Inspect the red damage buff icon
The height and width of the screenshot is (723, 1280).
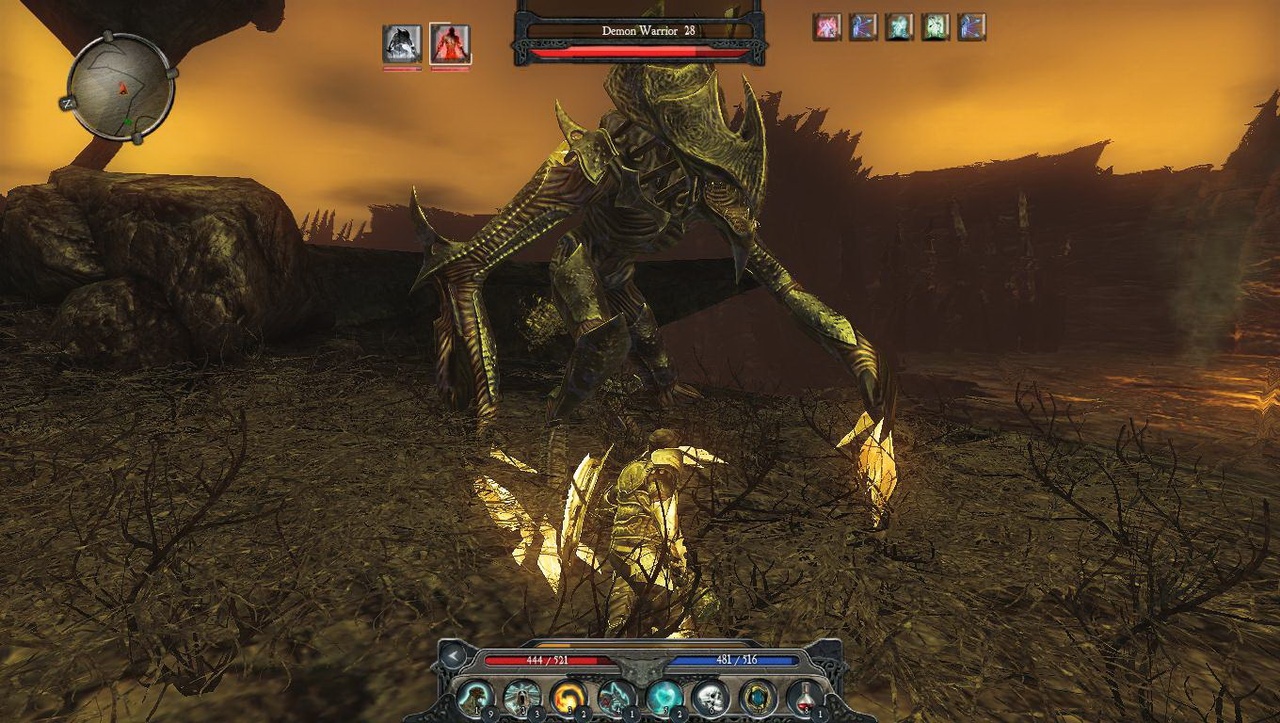click(825, 27)
